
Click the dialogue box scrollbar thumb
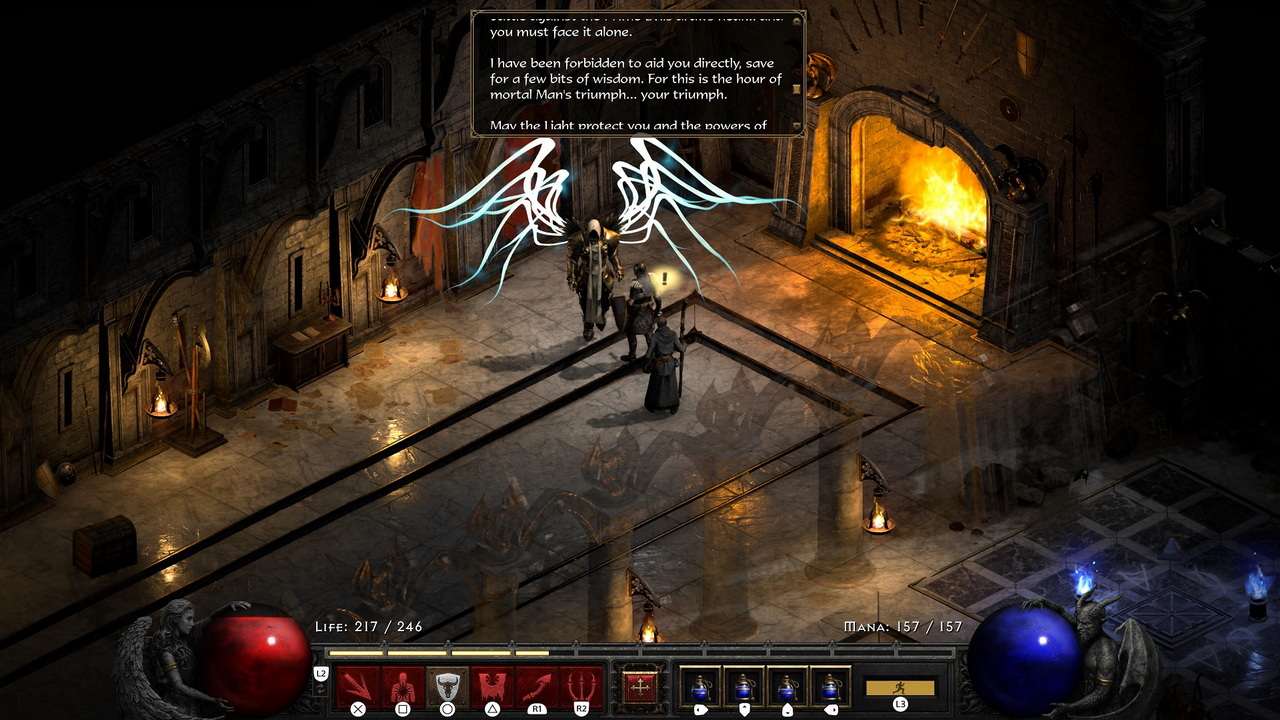point(797,89)
